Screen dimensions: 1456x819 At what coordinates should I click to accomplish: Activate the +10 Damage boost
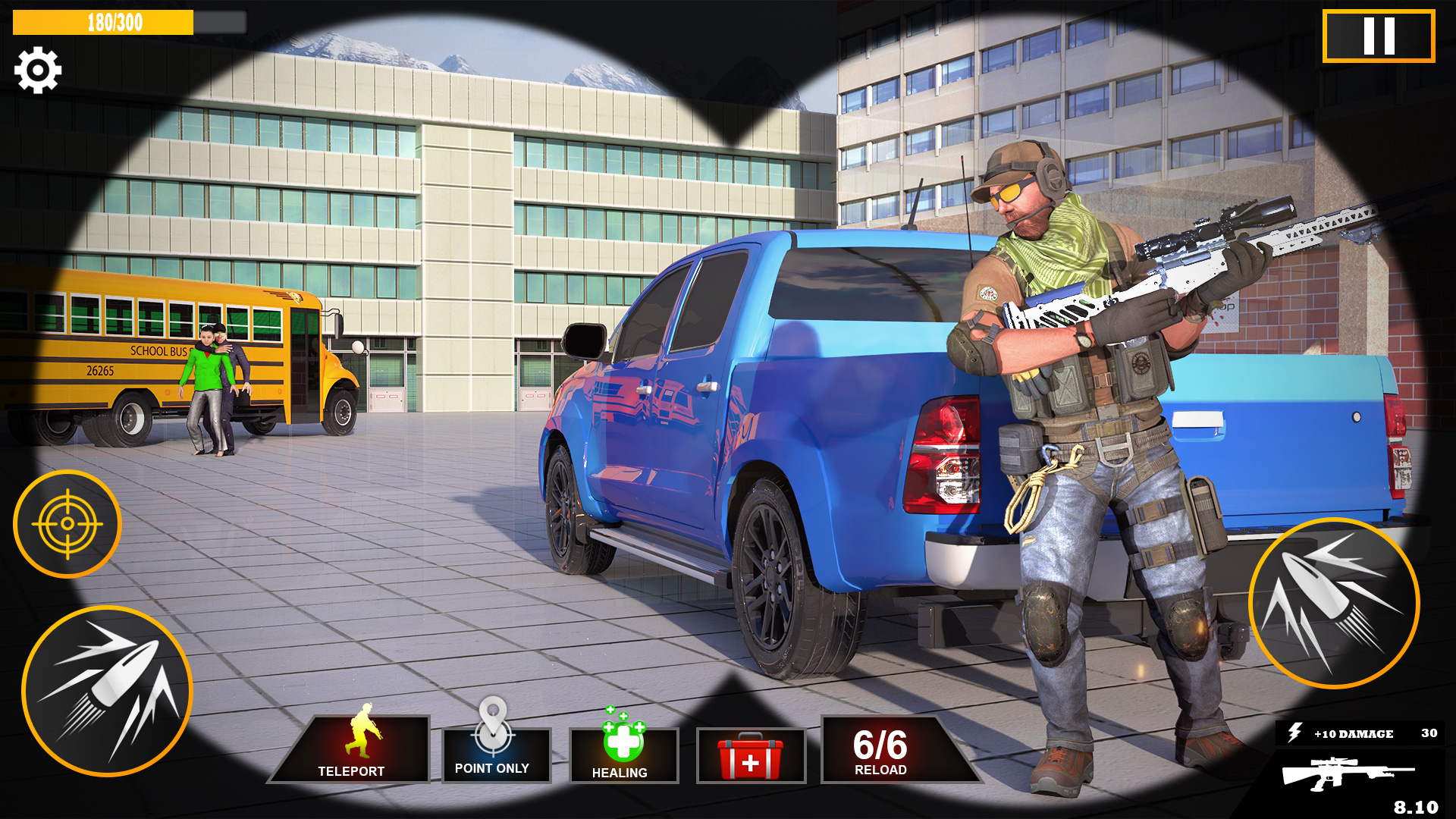[1359, 733]
